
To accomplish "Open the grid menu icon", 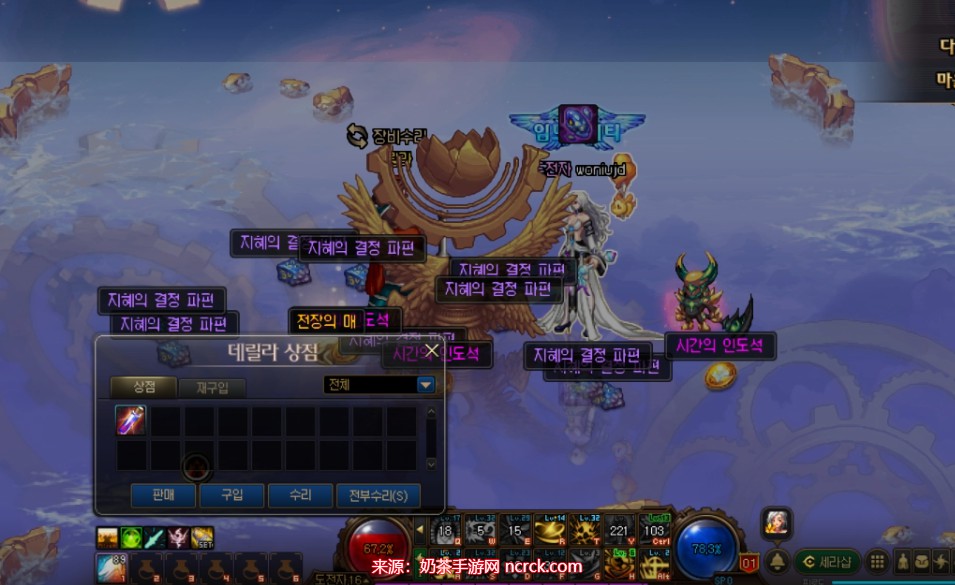I will (x=876, y=561).
